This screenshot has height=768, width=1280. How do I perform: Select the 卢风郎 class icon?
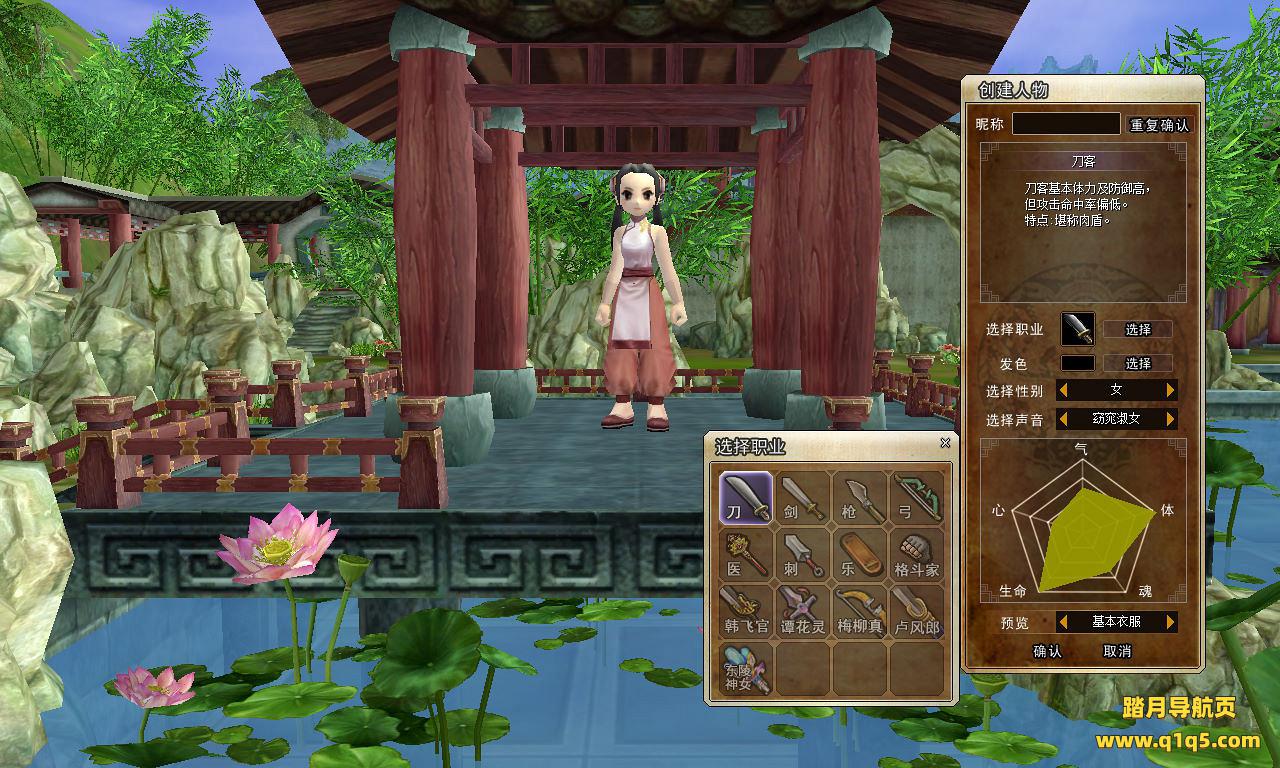pyautogui.click(x=917, y=611)
